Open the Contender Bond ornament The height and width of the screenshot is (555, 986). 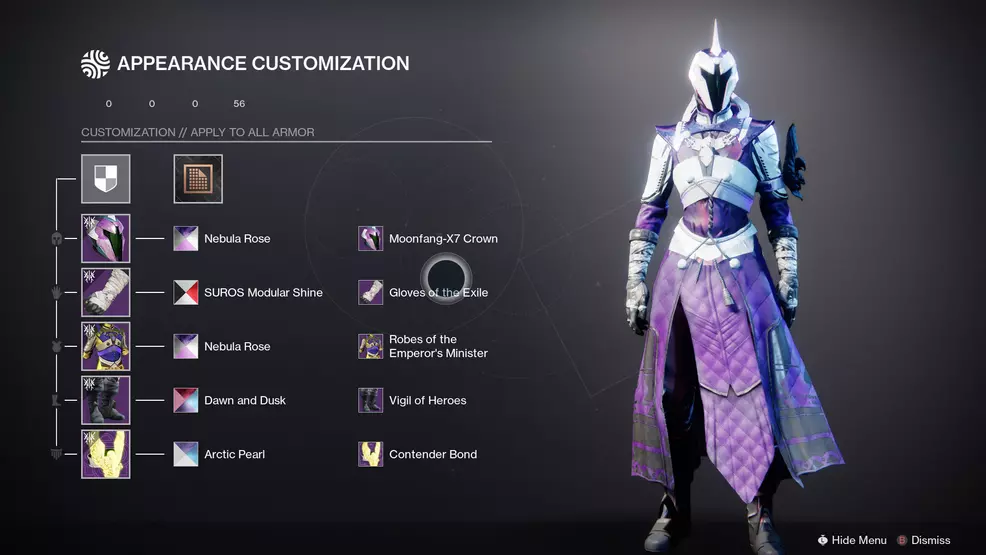pos(371,454)
